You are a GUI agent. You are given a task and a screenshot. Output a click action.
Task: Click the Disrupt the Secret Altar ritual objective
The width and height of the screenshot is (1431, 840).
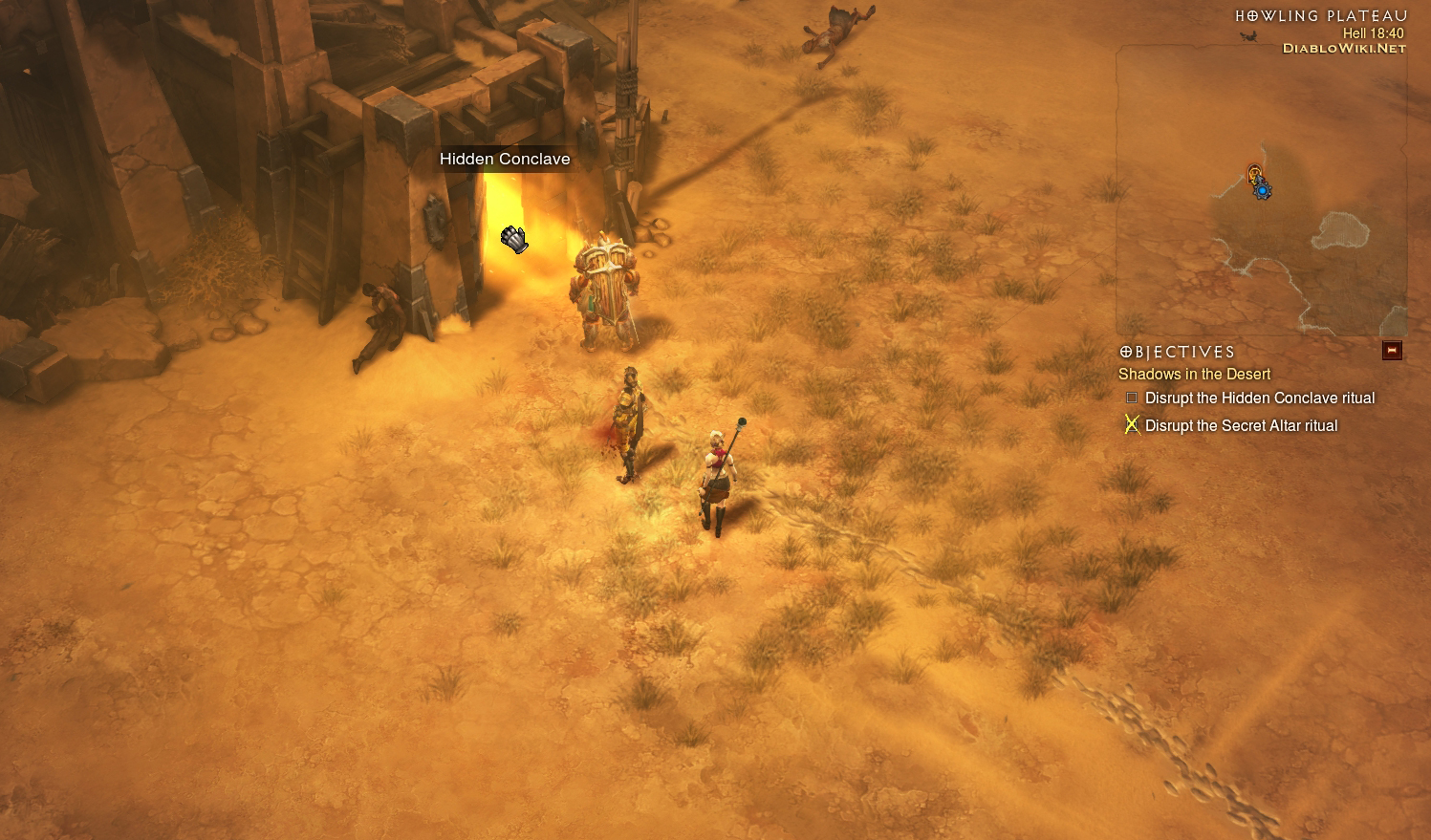click(x=1241, y=426)
